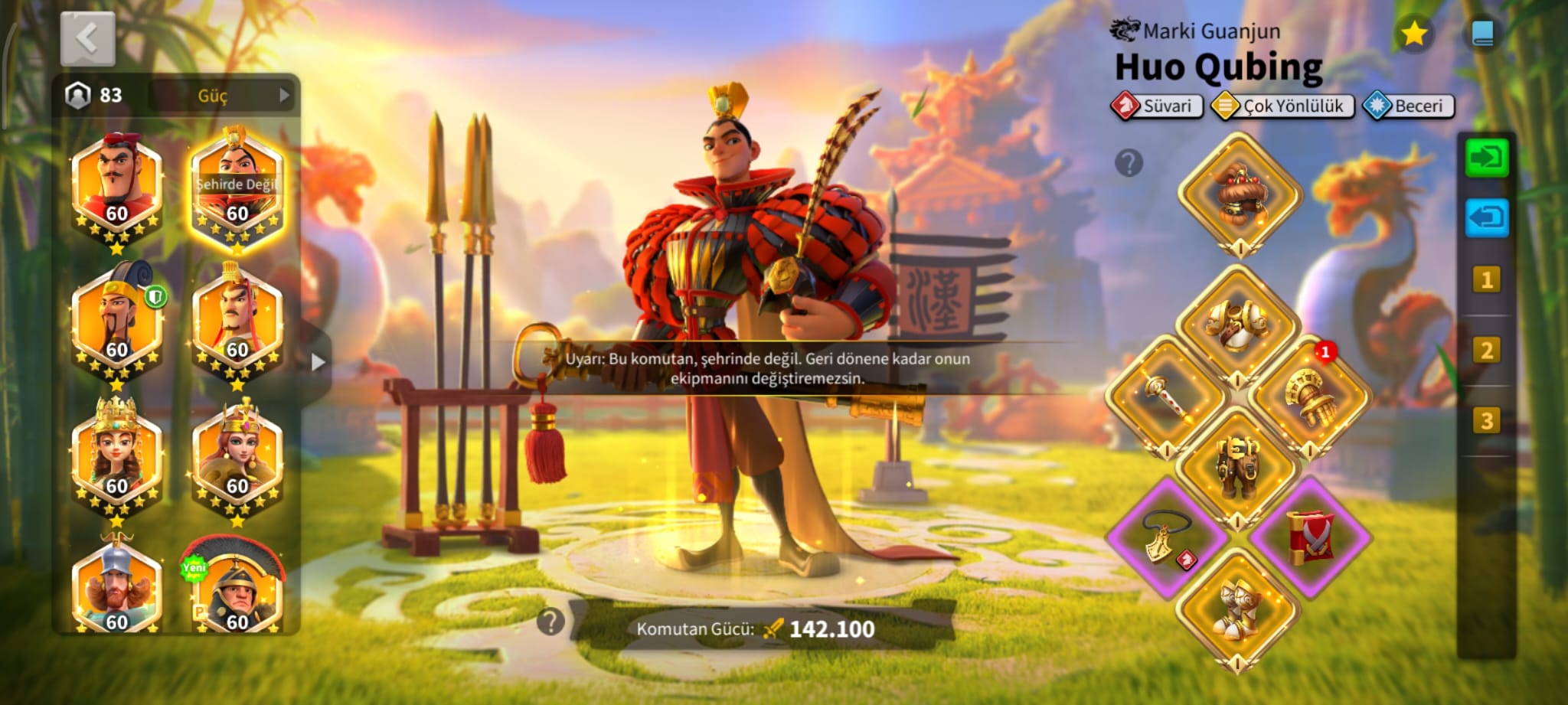Select the helmet equipment slot
Image resolution: width=1568 pixels, height=705 pixels.
[1239, 195]
